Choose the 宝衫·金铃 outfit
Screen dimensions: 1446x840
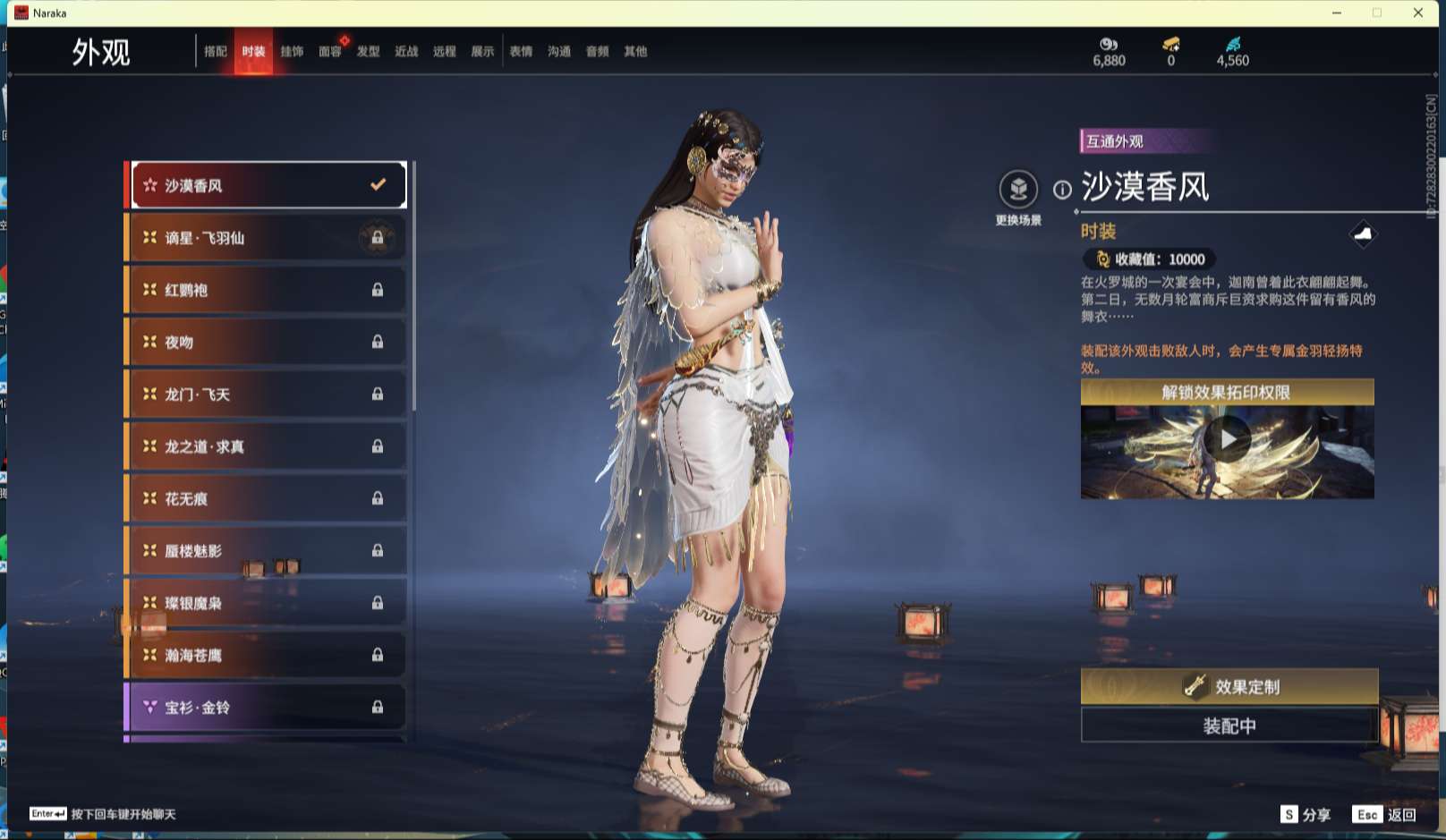(266, 707)
